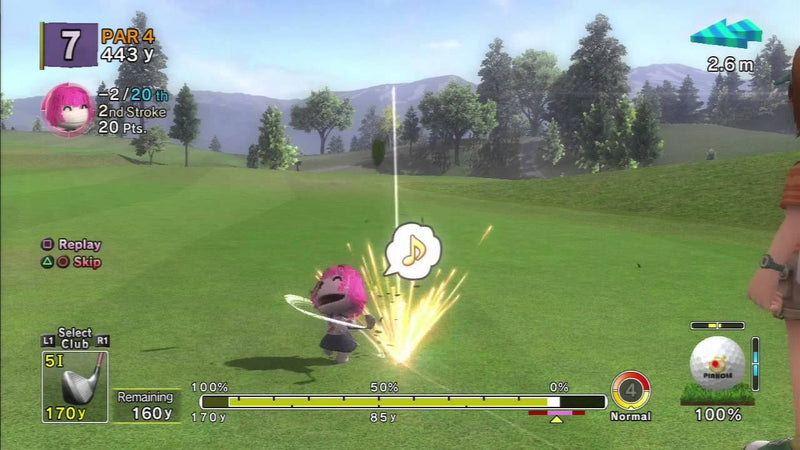Open the 5I club selection box

pyautogui.click(x=74, y=385)
